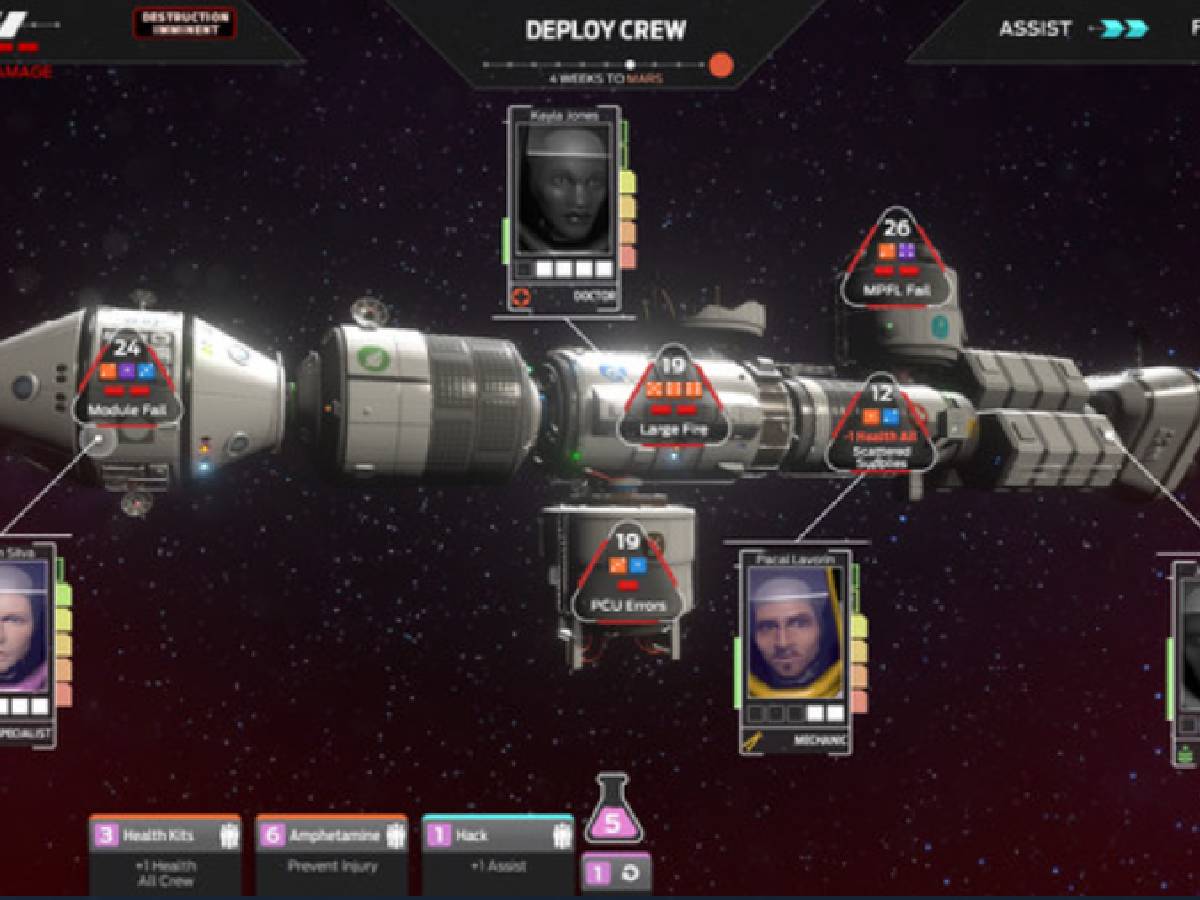Click the Assist arrows indicator

[1124, 29]
